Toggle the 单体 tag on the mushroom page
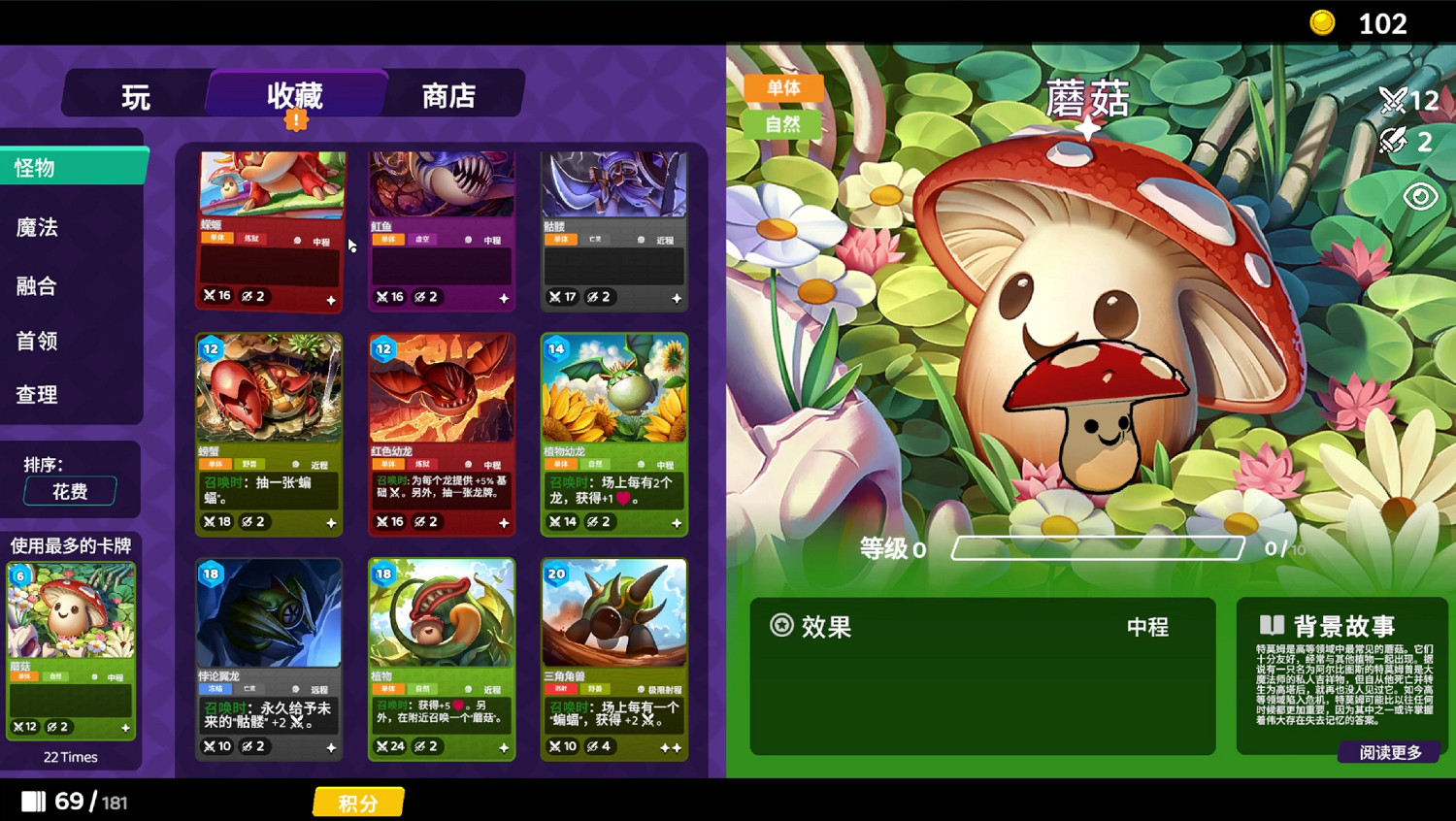Viewport: 1456px width, 821px height. click(783, 87)
